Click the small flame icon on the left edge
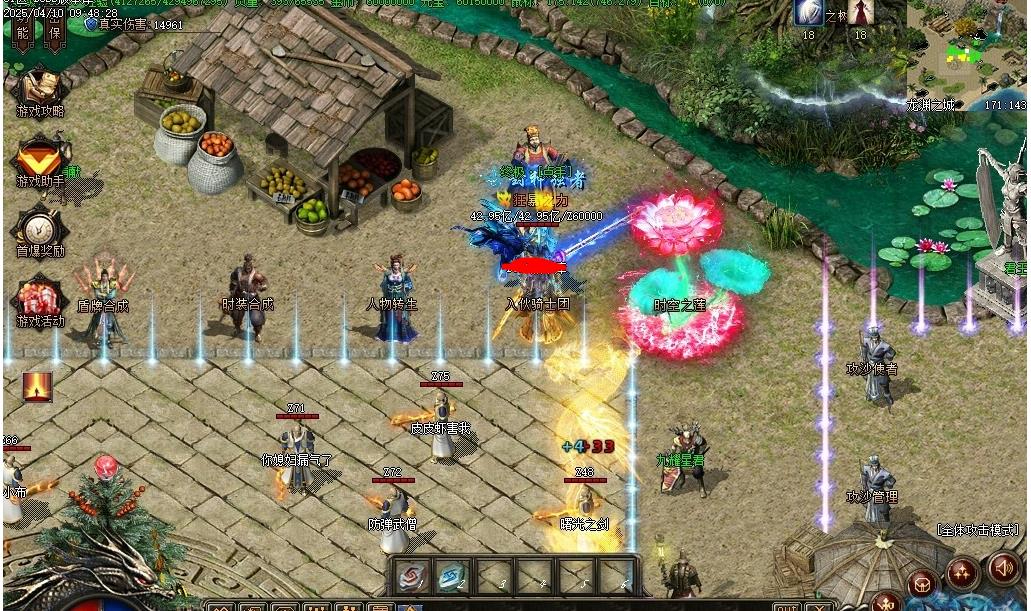 tap(37, 386)
